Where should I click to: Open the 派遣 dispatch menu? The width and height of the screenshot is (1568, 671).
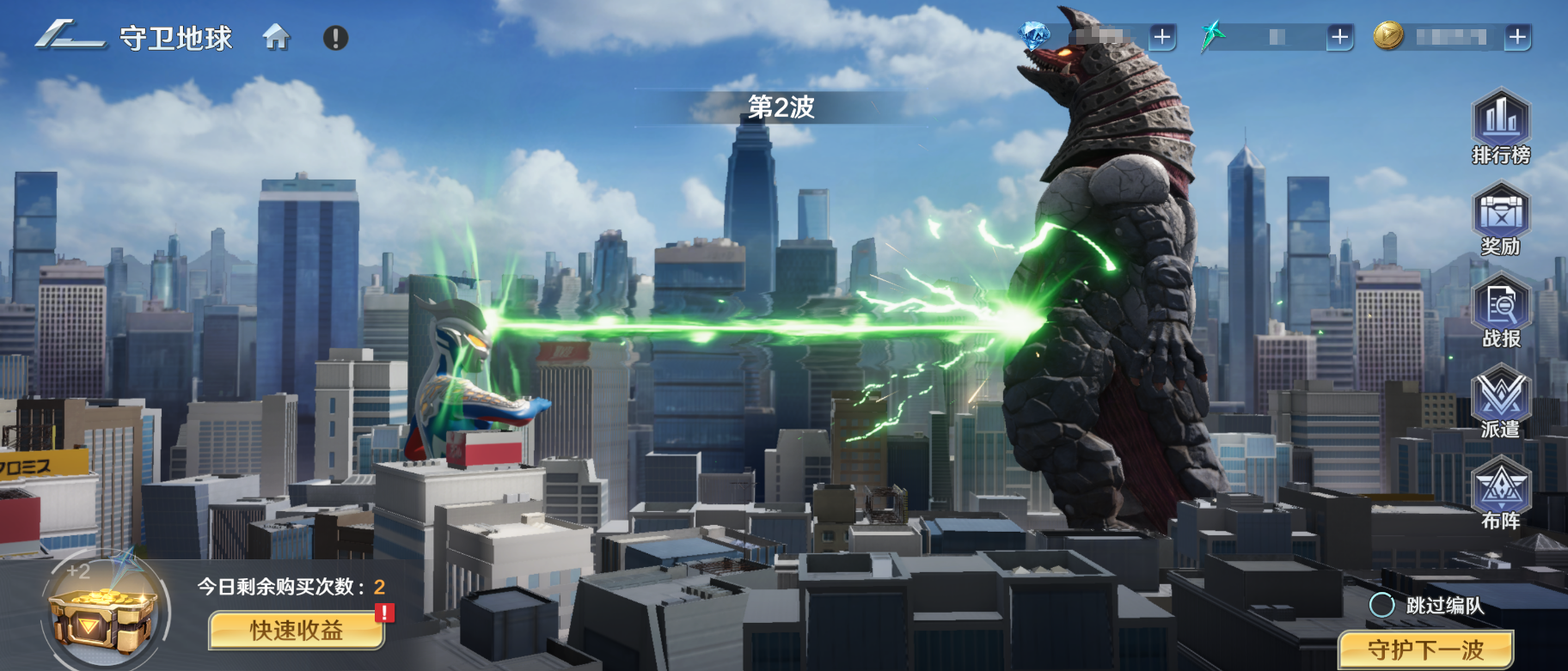tap(1501, 402)
